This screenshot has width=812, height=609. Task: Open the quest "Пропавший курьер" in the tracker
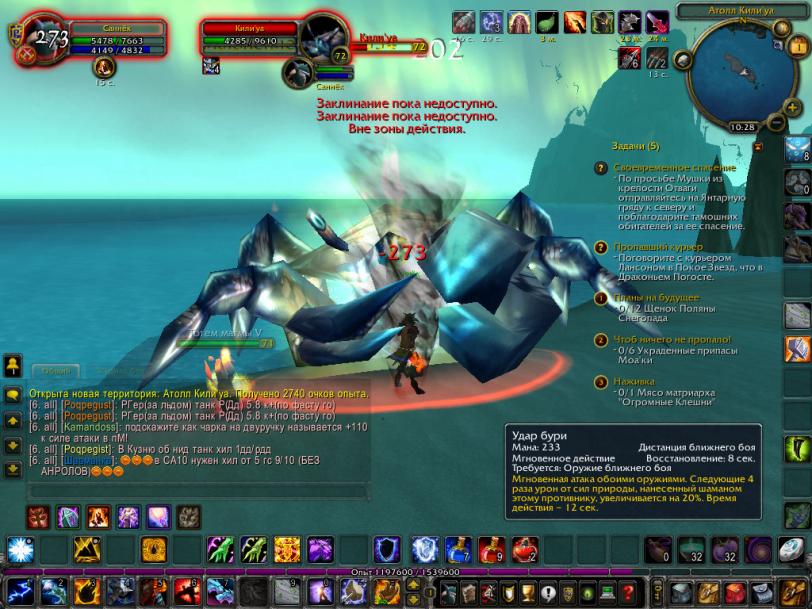tap(659, 247)
